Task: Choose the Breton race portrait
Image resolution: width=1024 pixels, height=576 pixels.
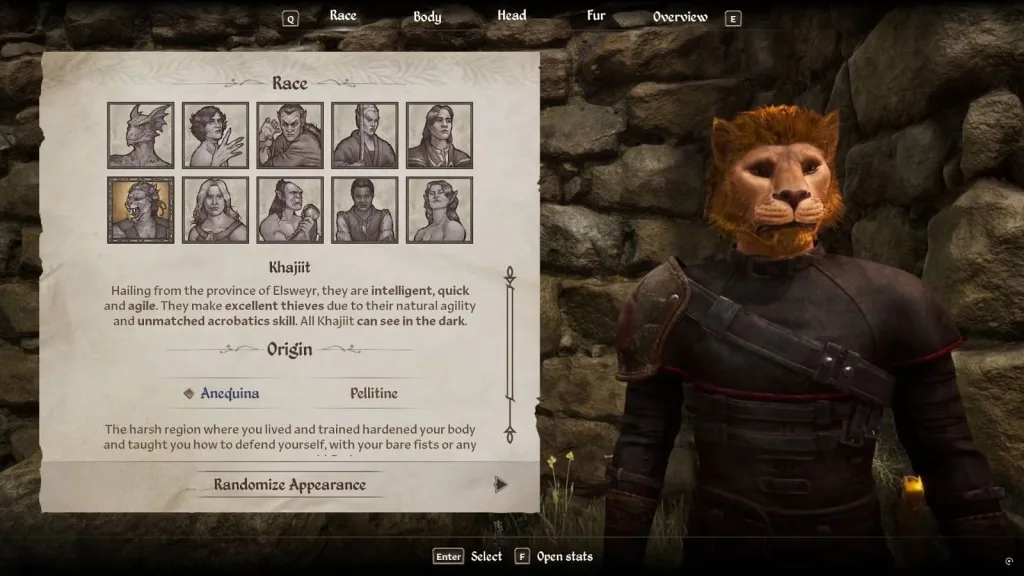Action: coord(215,135)
